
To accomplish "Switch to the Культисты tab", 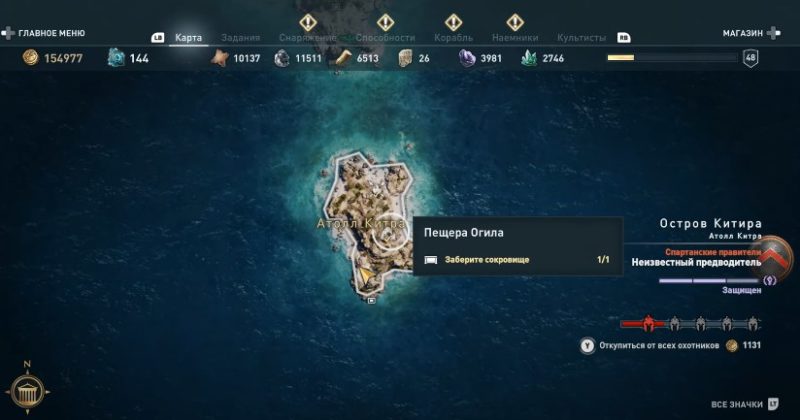I will [581, 38].
